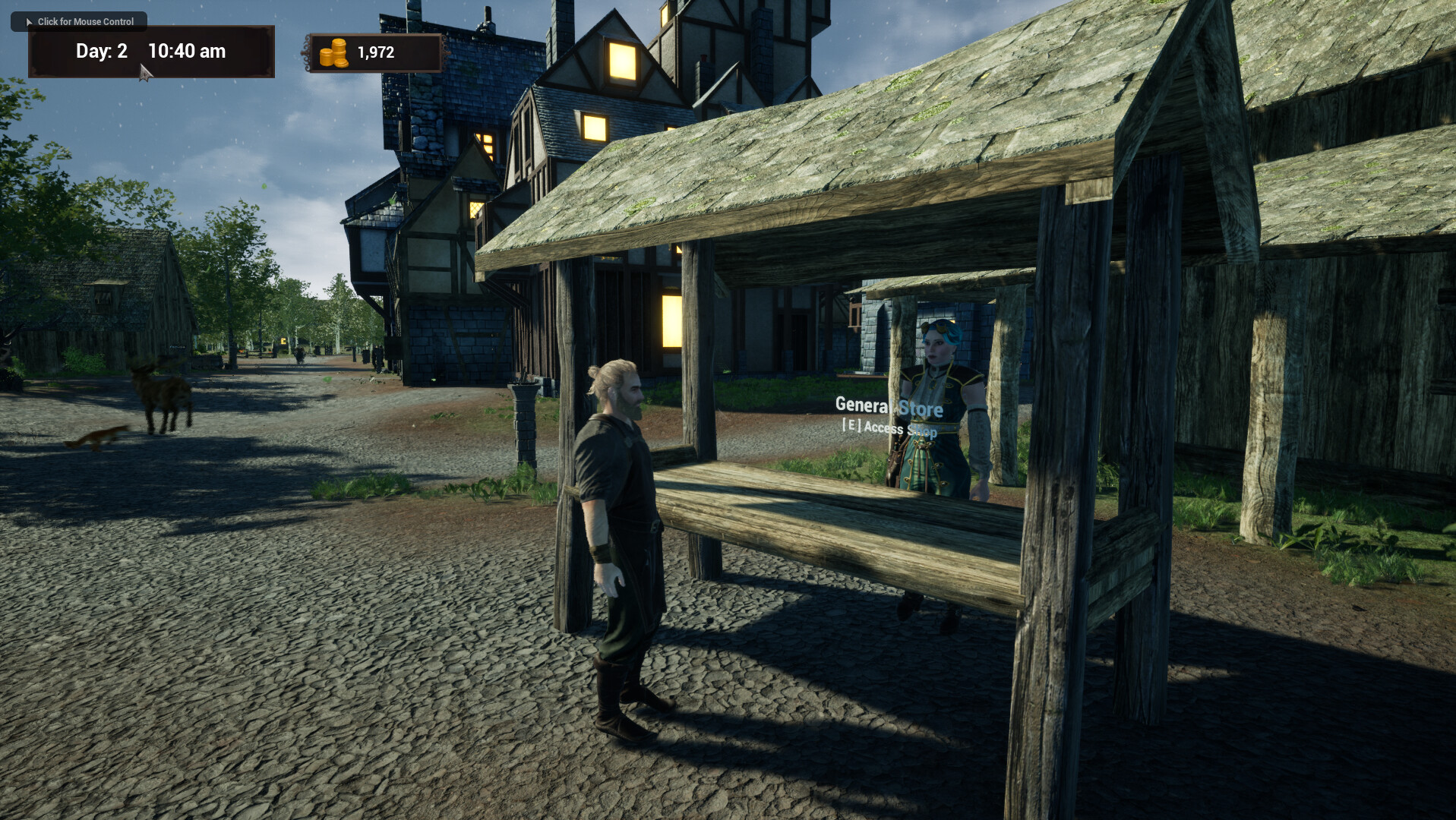Click the gold coin stack icon
Viewport: 1456px width, 820px height.
(332, 52)
